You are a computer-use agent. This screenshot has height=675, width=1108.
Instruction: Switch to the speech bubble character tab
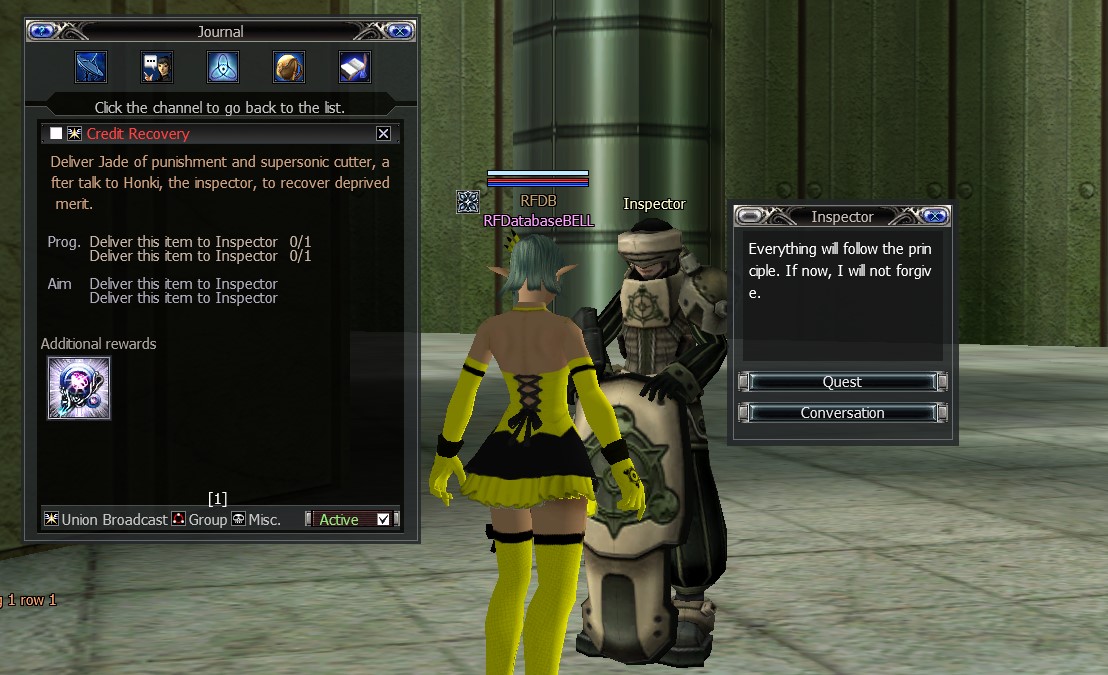coord(157,67)
